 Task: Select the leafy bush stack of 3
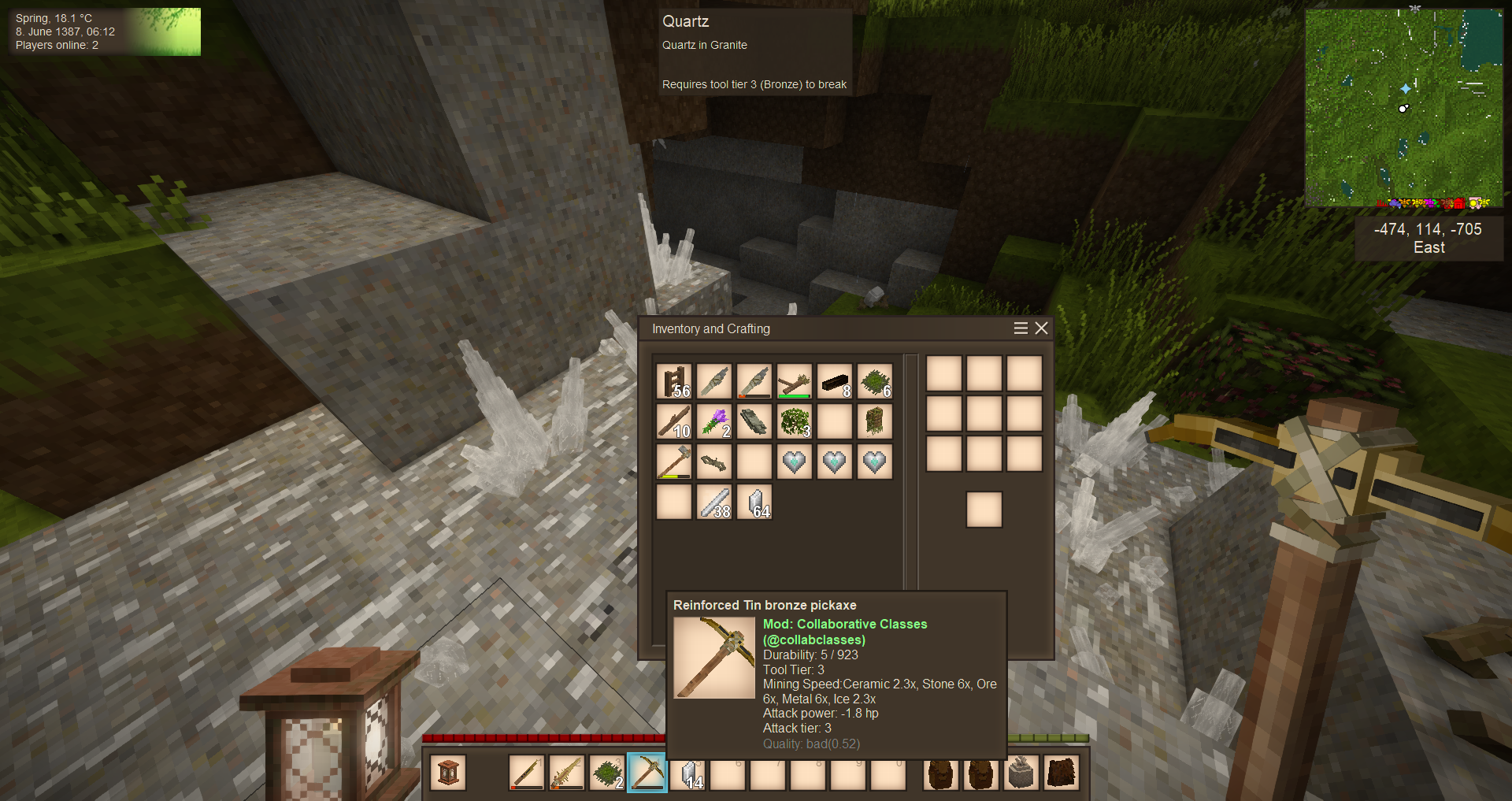click(x=795, y=422)
